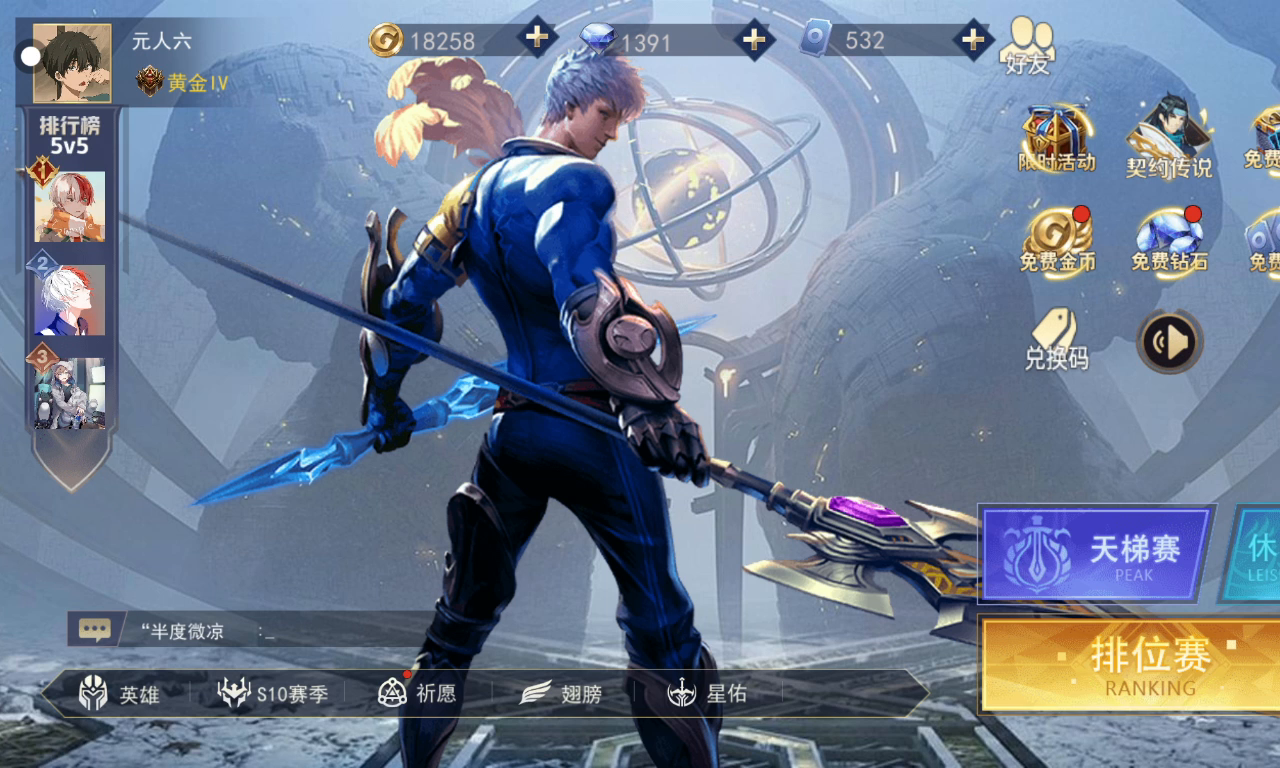Open the player profile avatar 元人六
This screenshot has width=1280, height=768.
pos(72,63)
